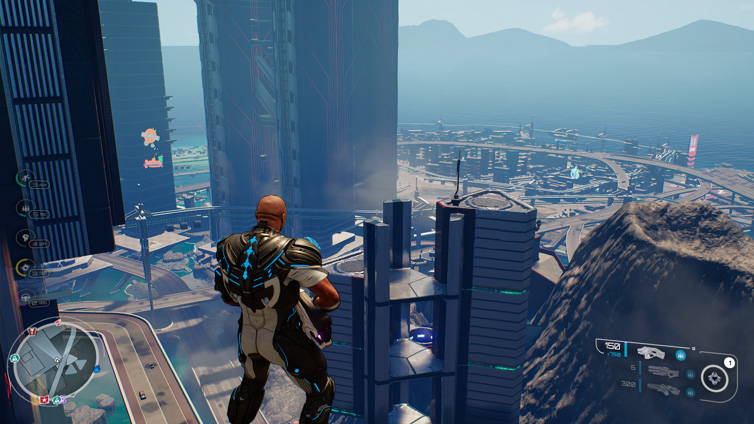754x424 pixels.
Task: Choose the equipped weapon with 150 ammo
Action: coord(650,352)
